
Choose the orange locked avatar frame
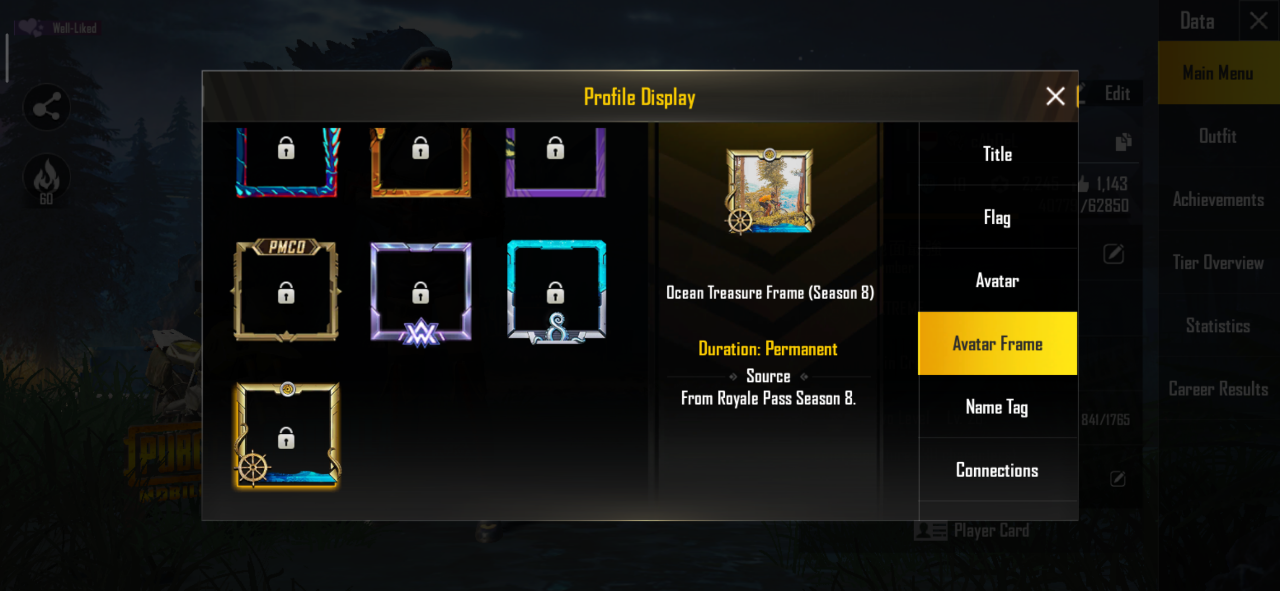pyautogui.click(x=420, y=160)
